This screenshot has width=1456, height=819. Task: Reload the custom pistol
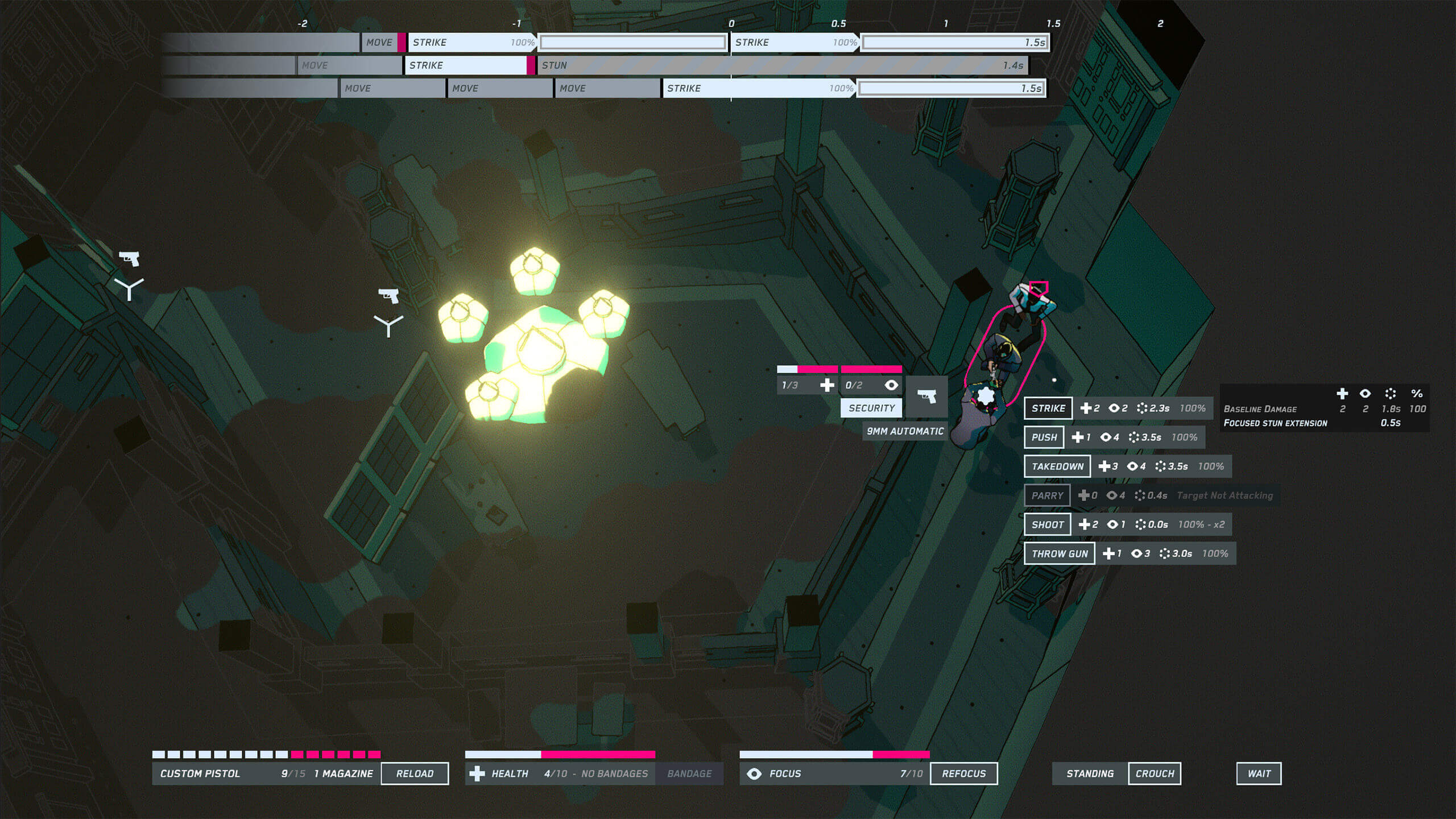coord(415,773)
